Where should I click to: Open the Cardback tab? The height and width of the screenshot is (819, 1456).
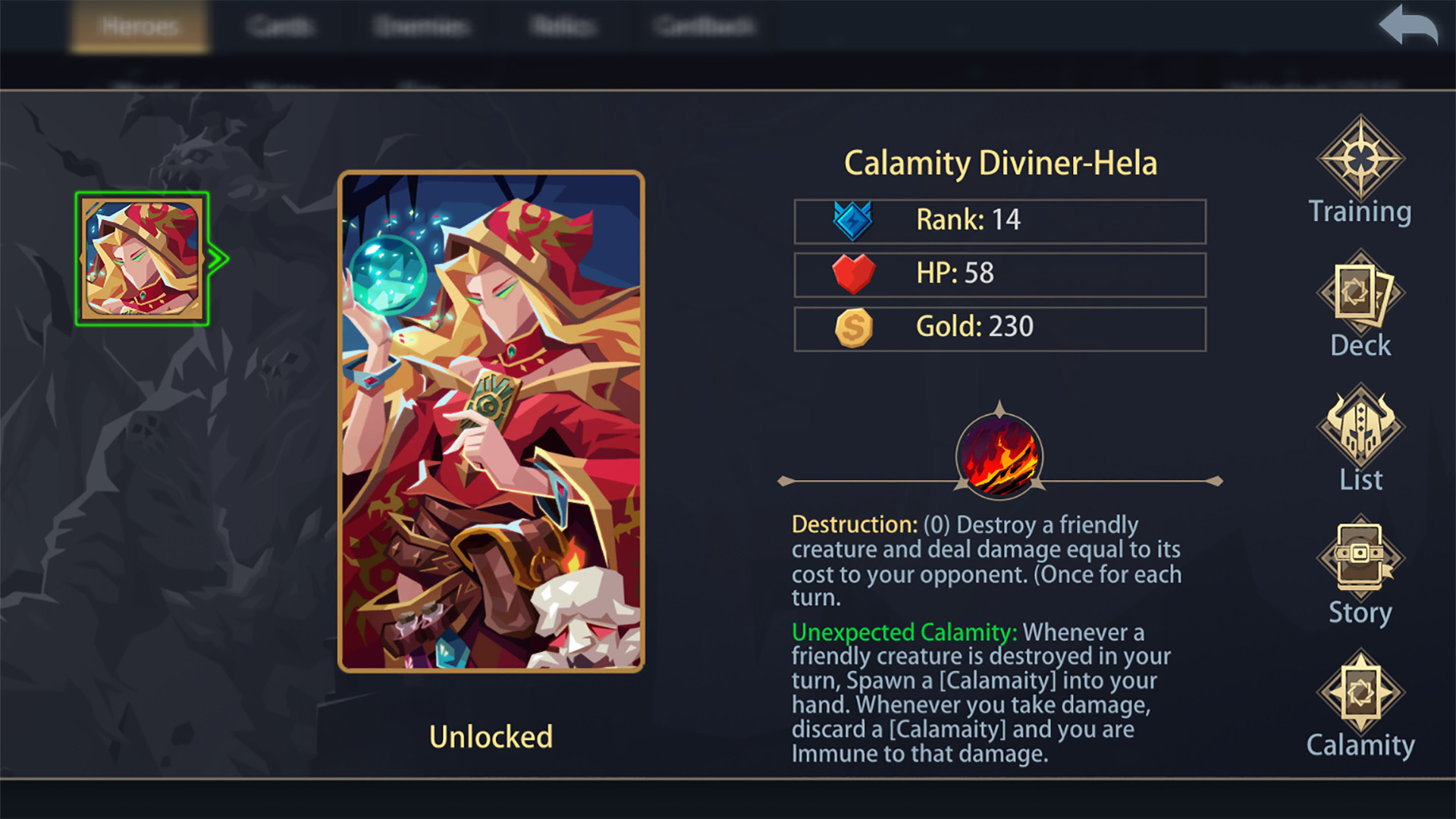click(701, 25)
